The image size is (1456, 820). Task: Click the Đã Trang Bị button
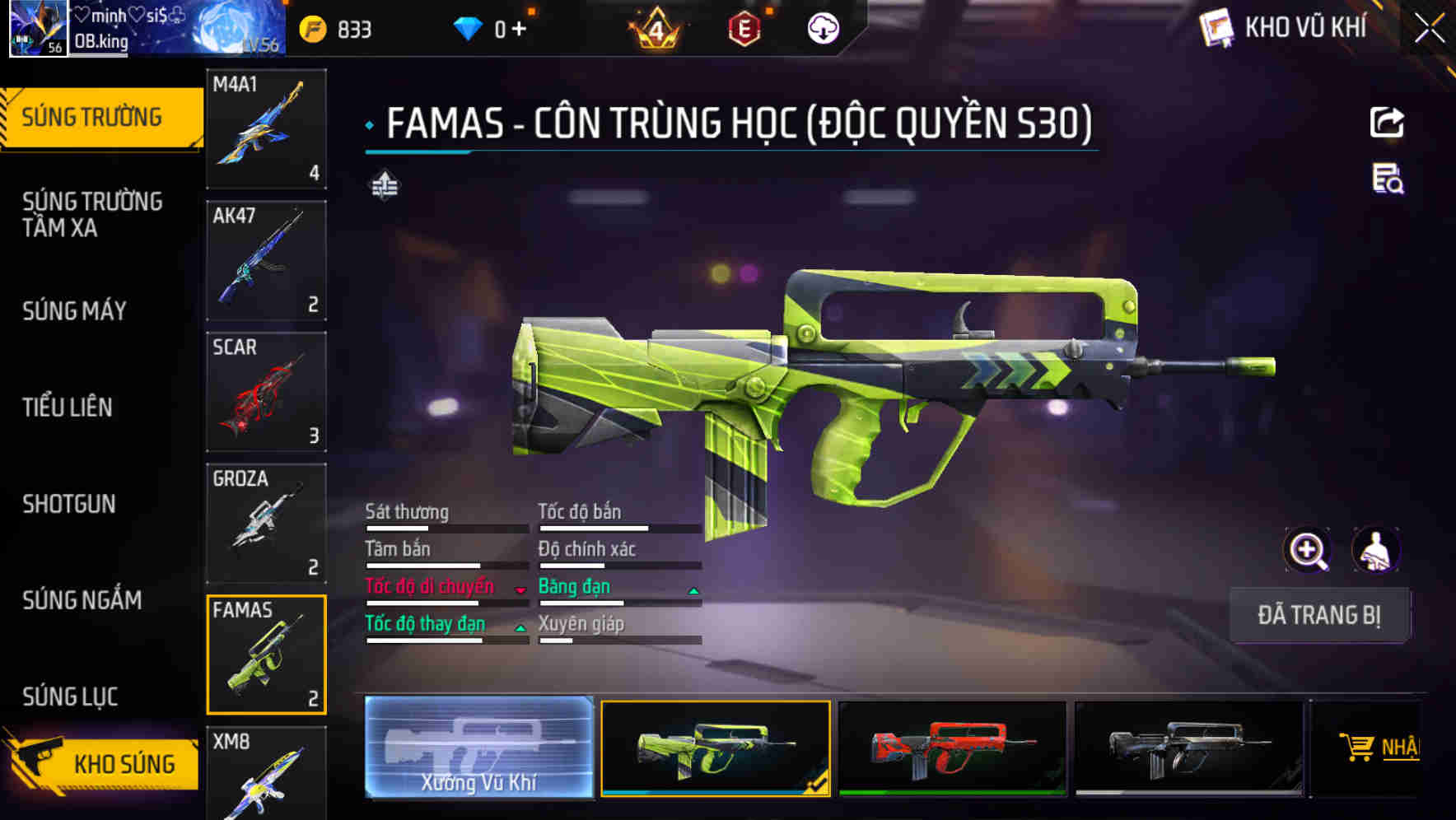1318,615
